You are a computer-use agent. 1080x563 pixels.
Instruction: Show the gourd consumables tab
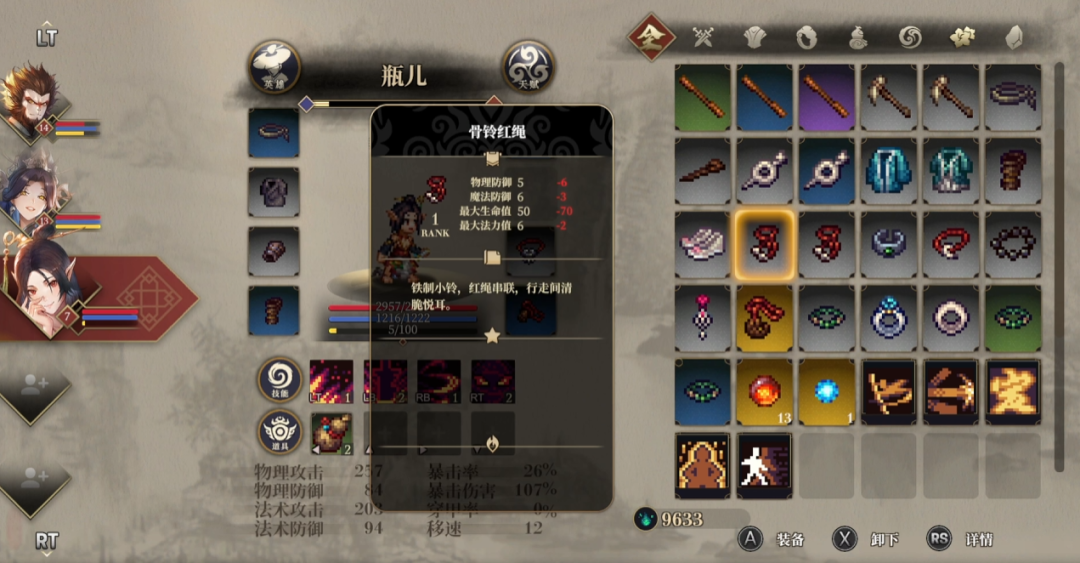point(858,38)
